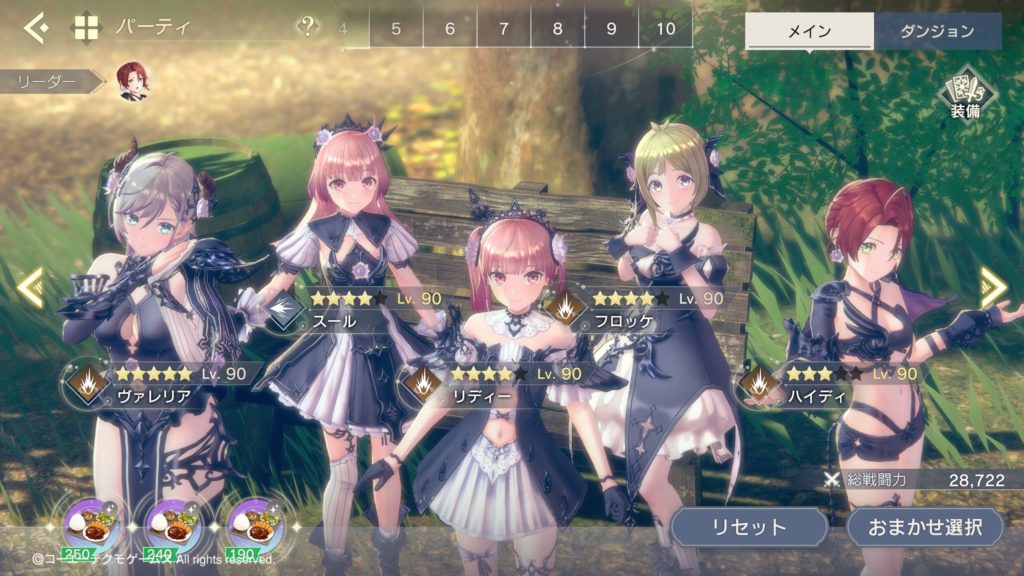Viewport: 1024px width, 576px height.
Task: Open the question mark help
Action: [x=309, y=27]
